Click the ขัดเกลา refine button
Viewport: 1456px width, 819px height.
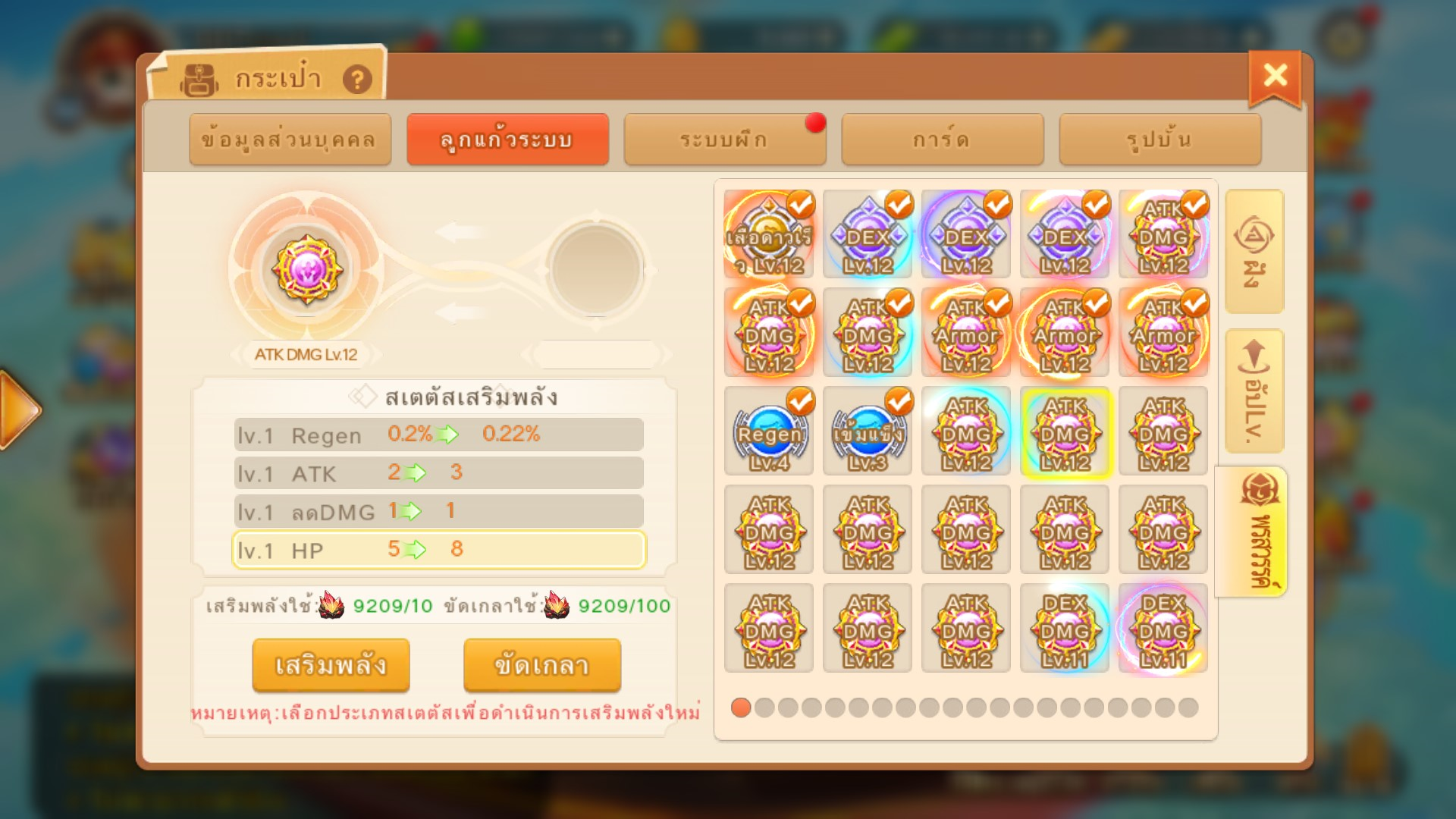click(x=541, y=665)
